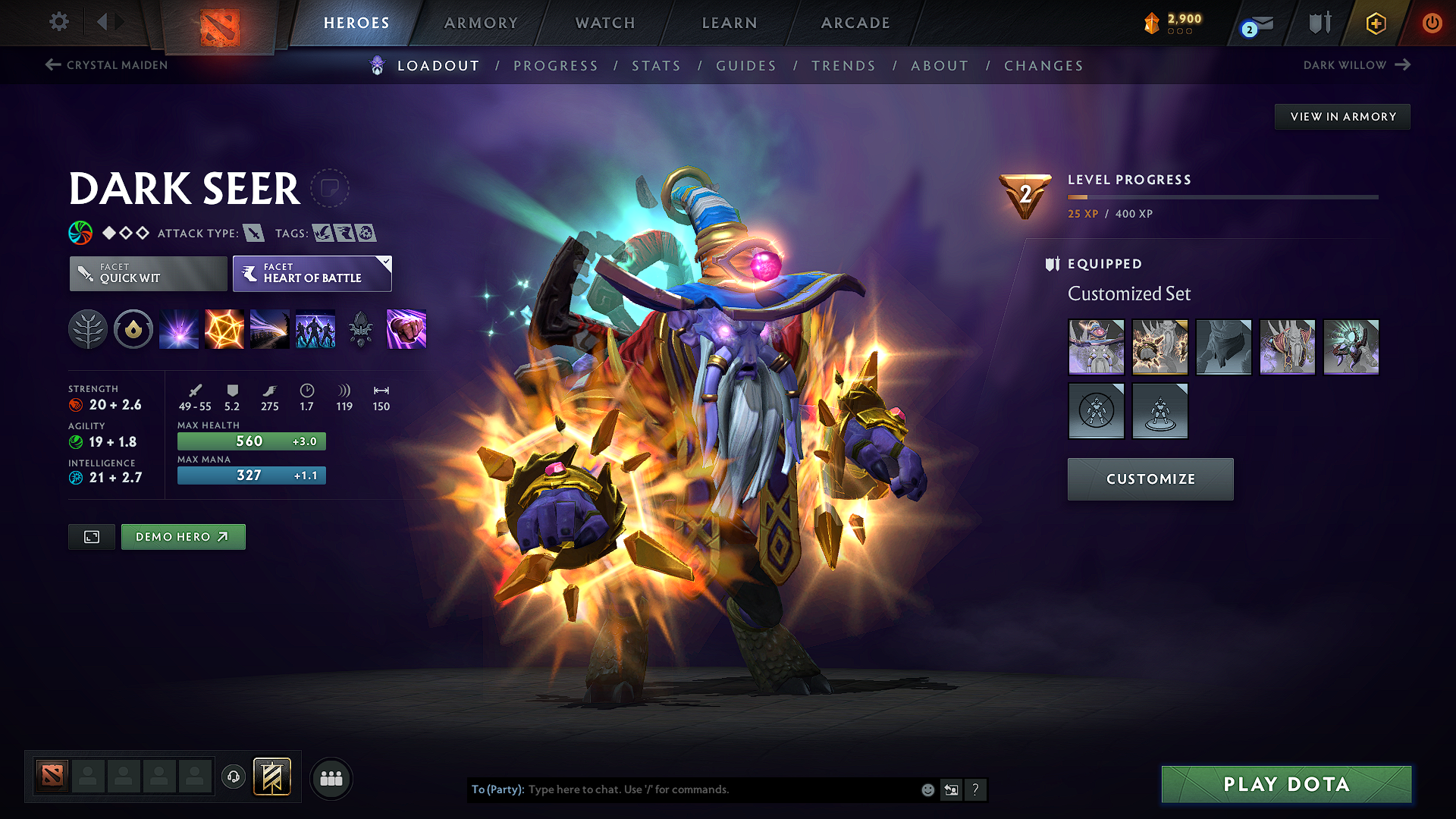Click the DEMO HERO button

pos(183,536)
